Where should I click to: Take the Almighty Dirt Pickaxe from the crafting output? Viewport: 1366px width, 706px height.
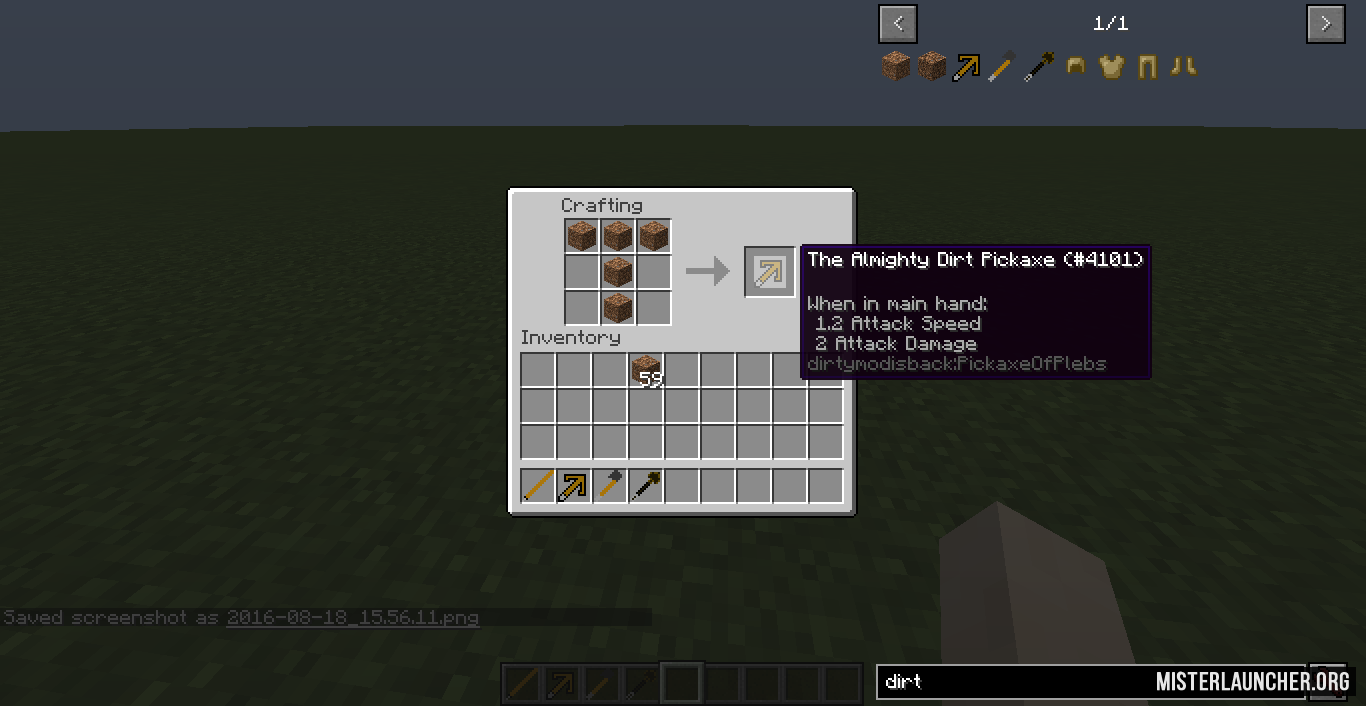[769, 271]
